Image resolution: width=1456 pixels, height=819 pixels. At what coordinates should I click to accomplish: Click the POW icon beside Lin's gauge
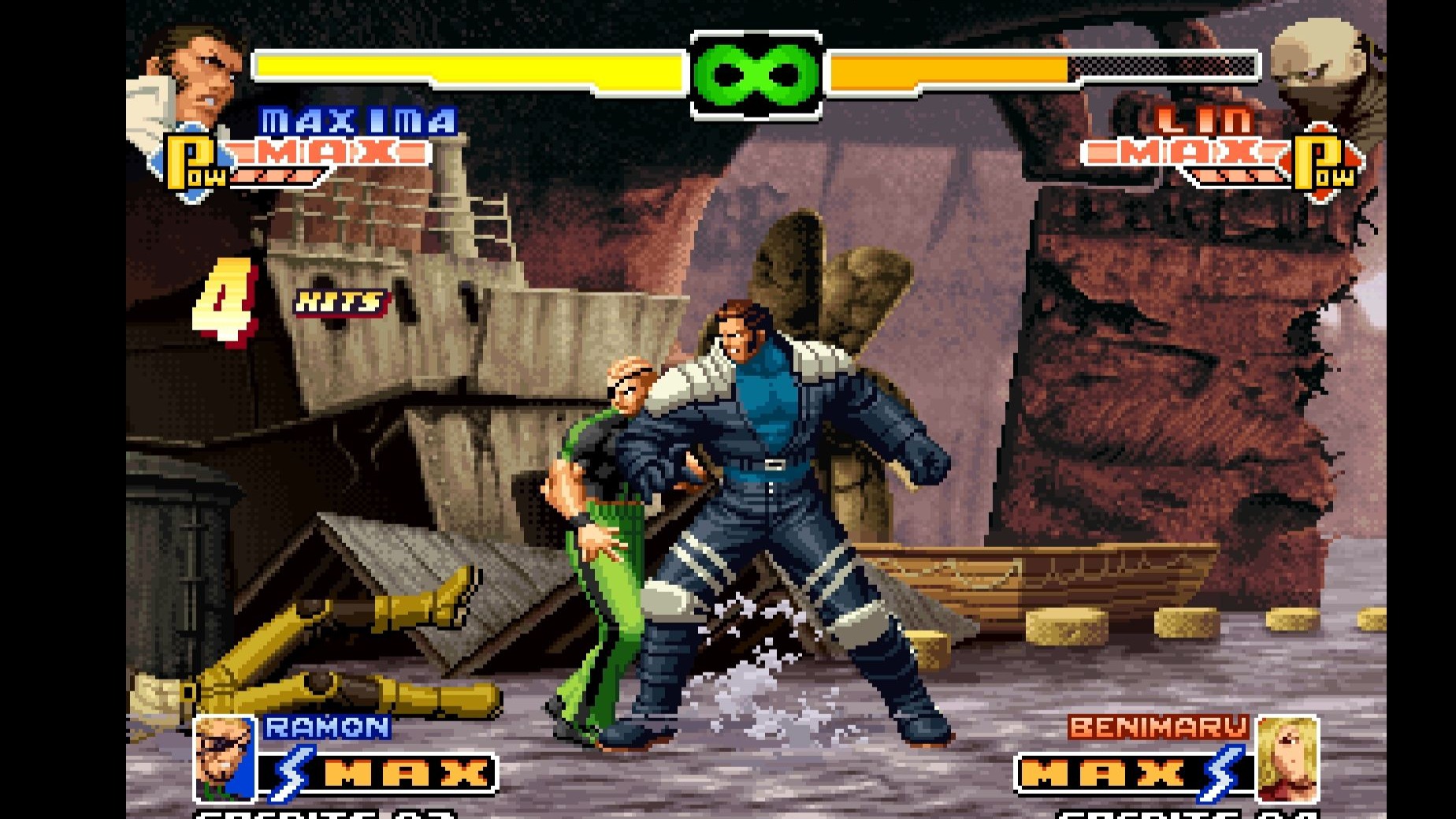(1324, 164)
